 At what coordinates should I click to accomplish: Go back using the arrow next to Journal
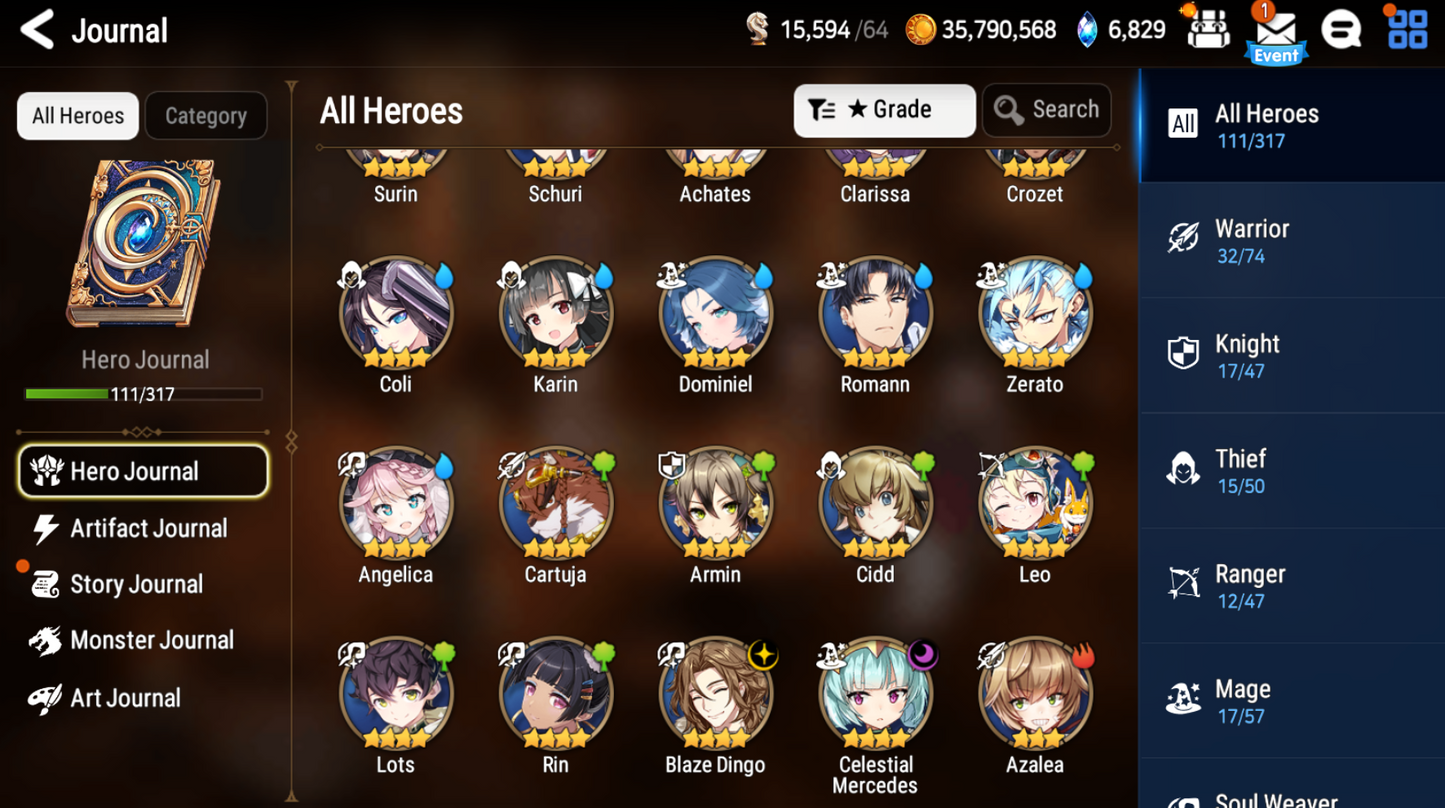point(36,30)
